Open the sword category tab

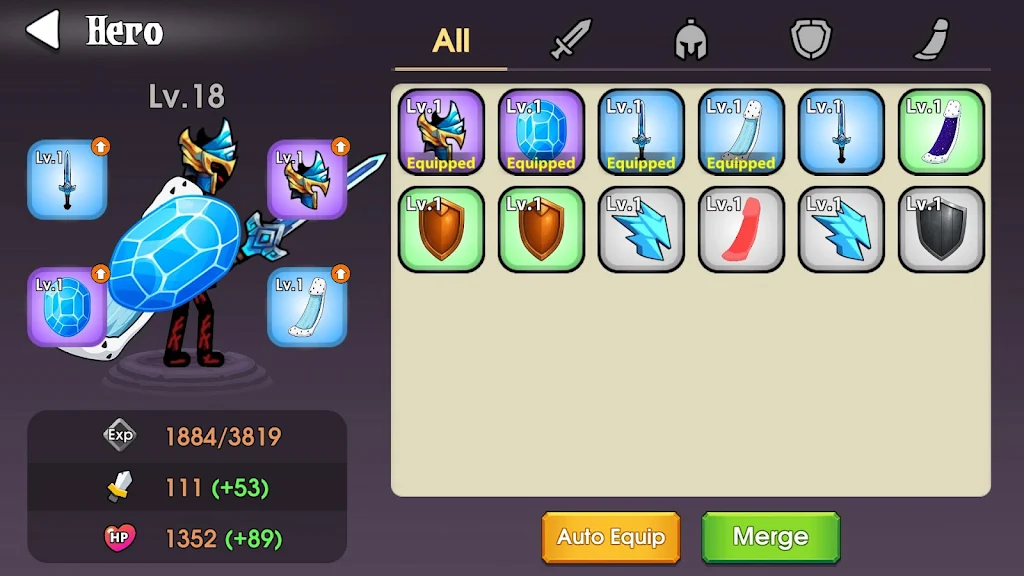pyautogui.click(x=571, y=41)
